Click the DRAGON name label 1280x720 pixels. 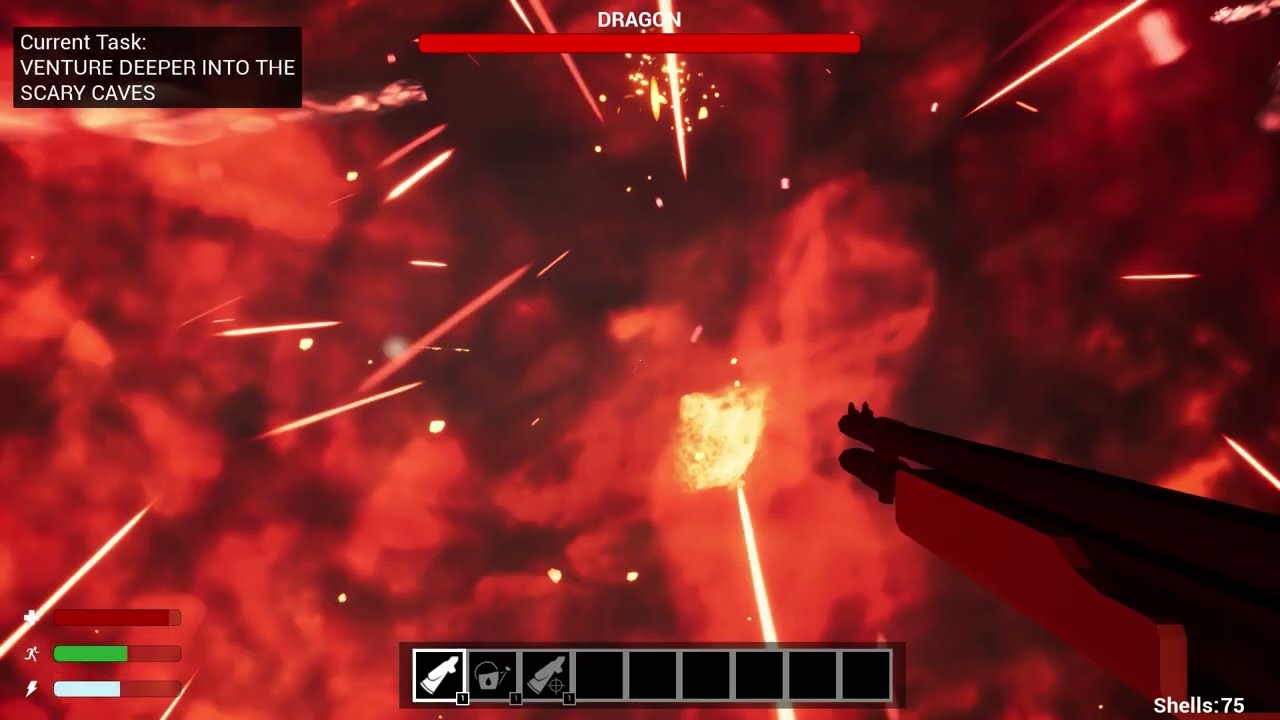[639, 18]
